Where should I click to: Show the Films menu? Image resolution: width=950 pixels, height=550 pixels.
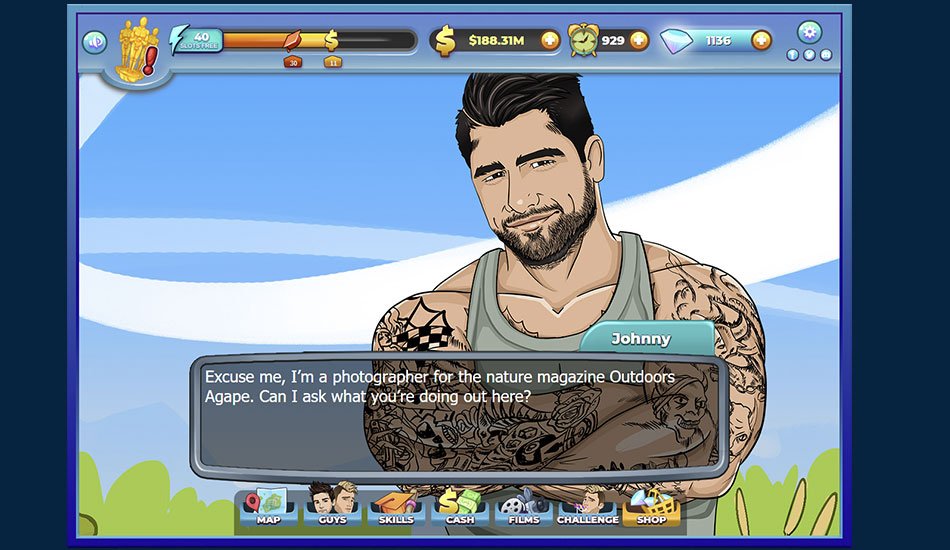pos(523,506)
